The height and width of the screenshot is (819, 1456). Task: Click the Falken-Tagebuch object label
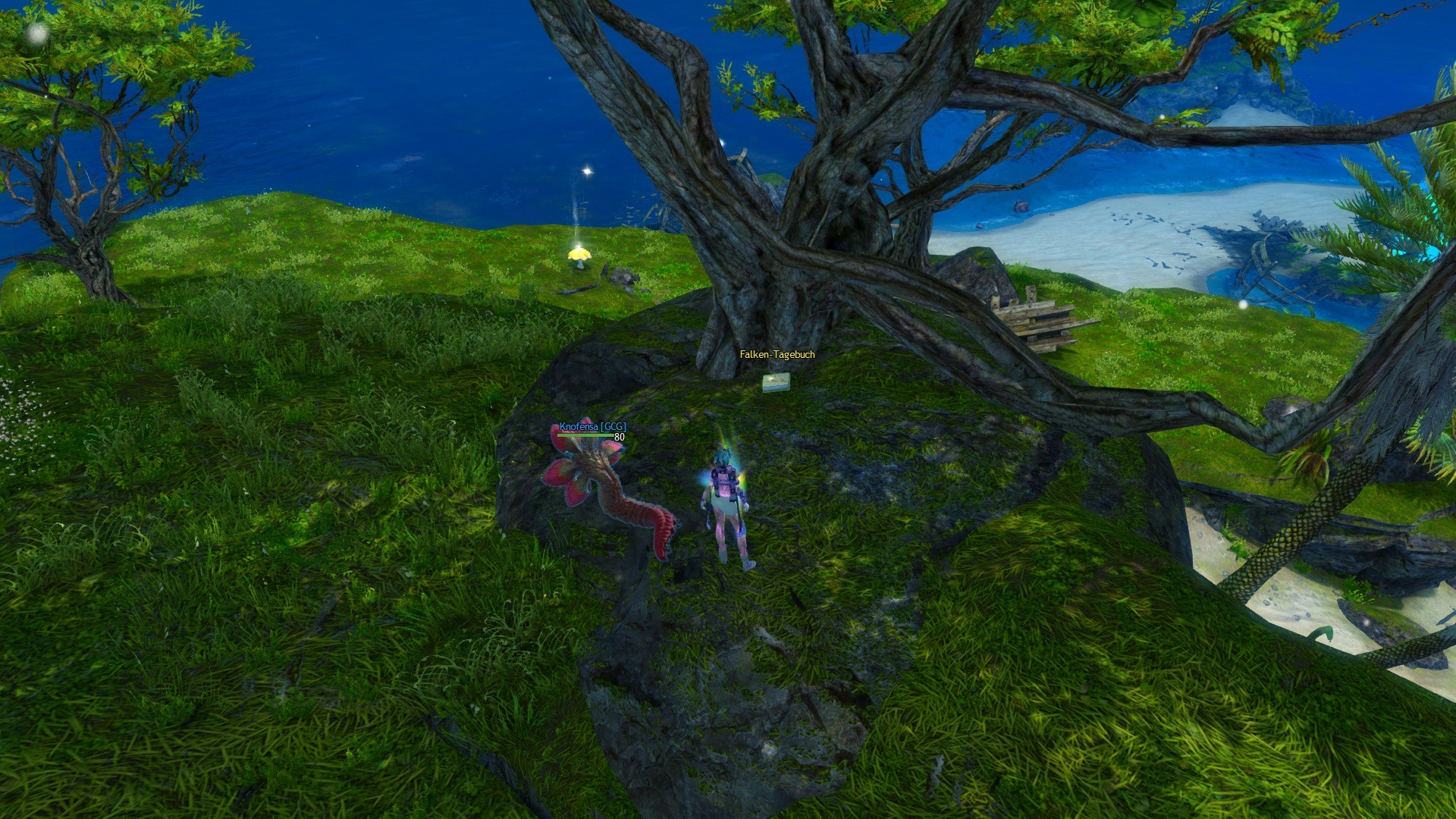777,354
